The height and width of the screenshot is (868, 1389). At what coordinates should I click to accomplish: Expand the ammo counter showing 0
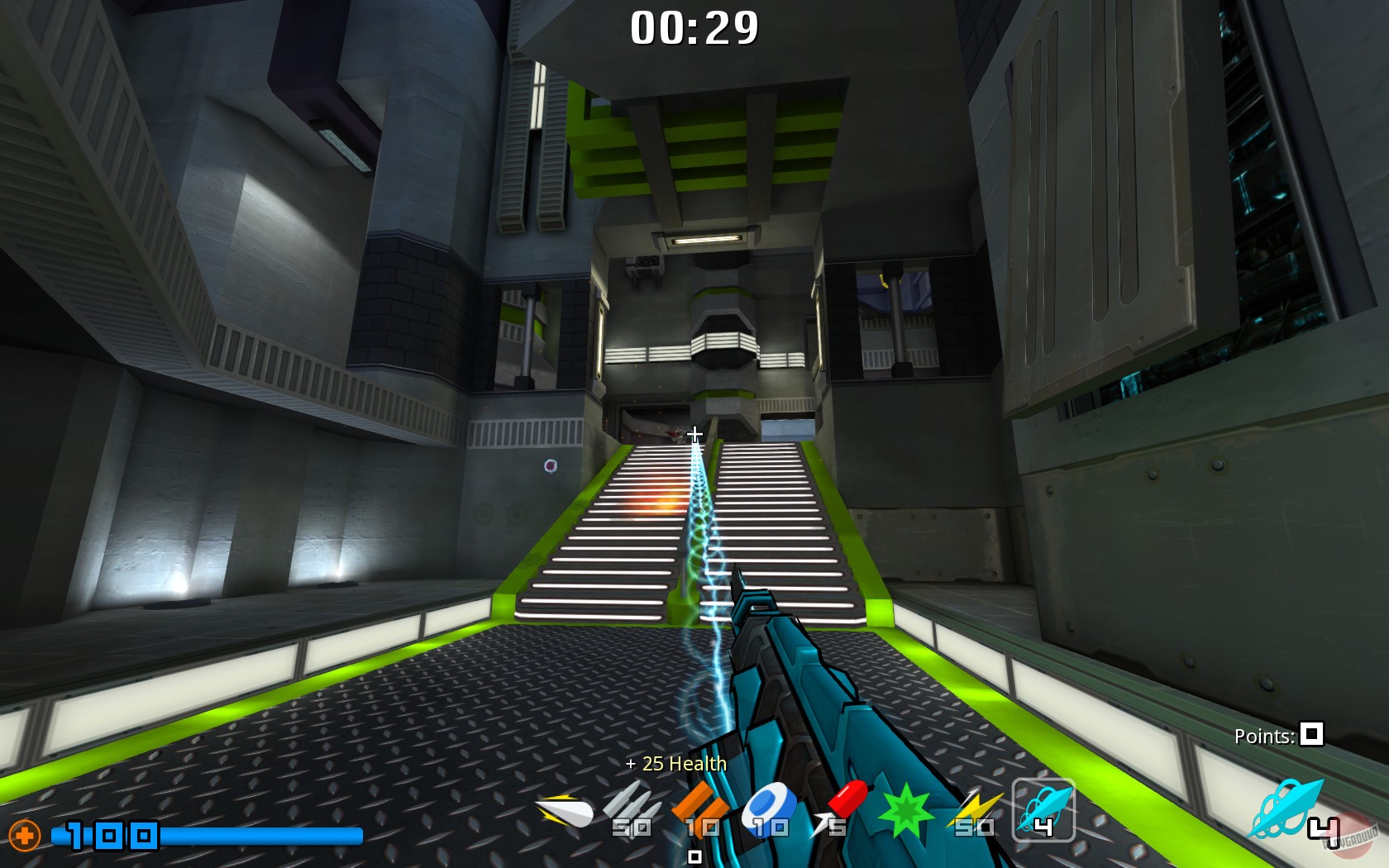(x=695, y=858)
